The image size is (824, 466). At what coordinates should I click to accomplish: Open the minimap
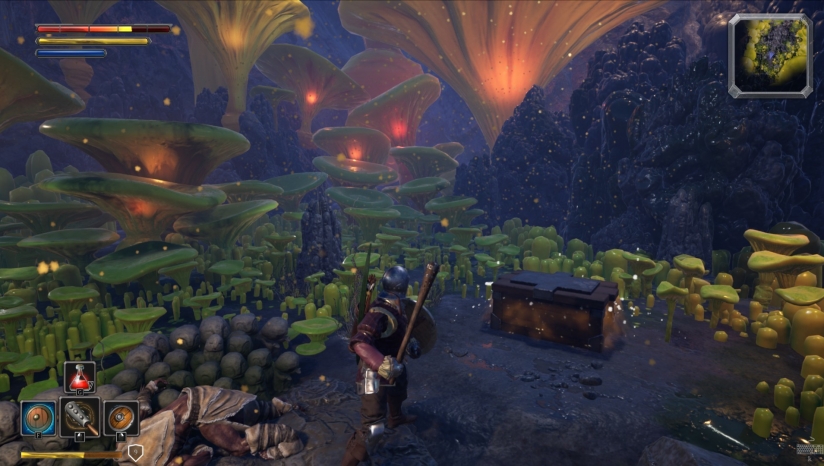tap(769, 55)
